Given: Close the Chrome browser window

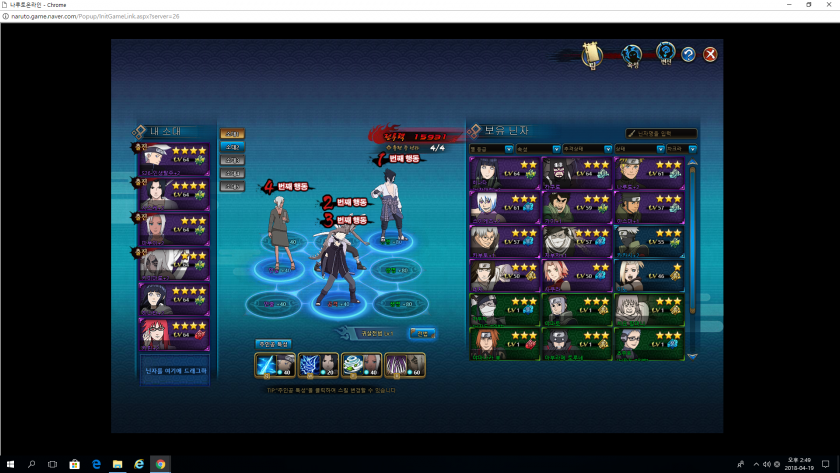Looking at the screenshot, I should [x=827, y=5].
